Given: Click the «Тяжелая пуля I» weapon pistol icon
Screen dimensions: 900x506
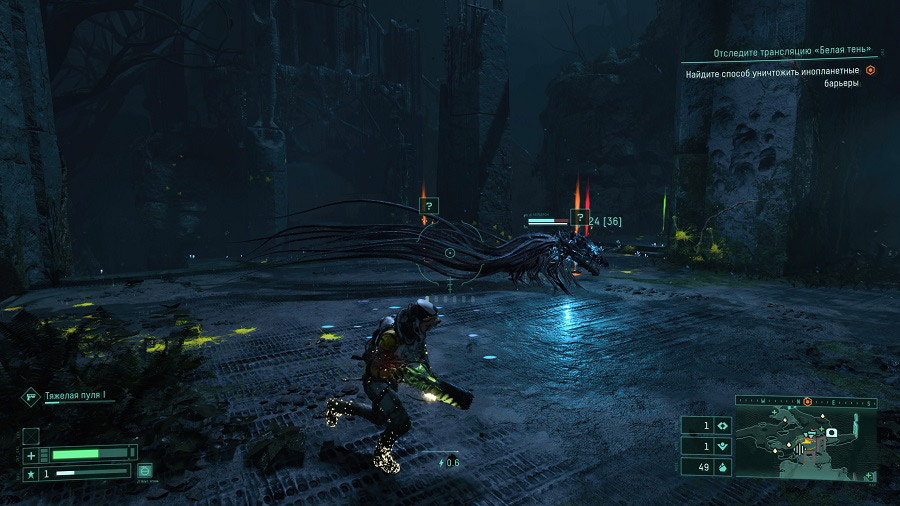Looking at the screenshot, I should [30, 397].
